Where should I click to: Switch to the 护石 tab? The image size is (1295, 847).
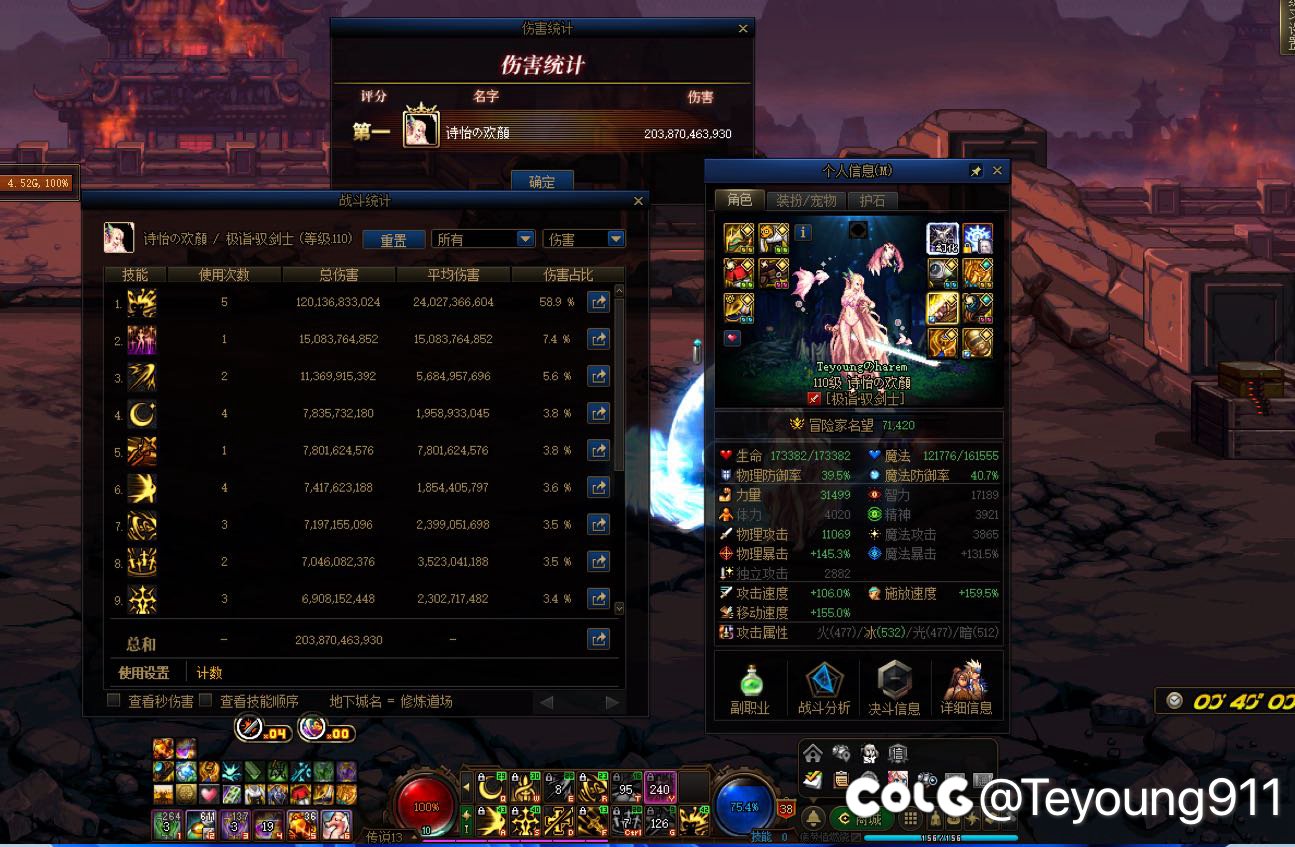pyautogui.click(x=872, y=201)
